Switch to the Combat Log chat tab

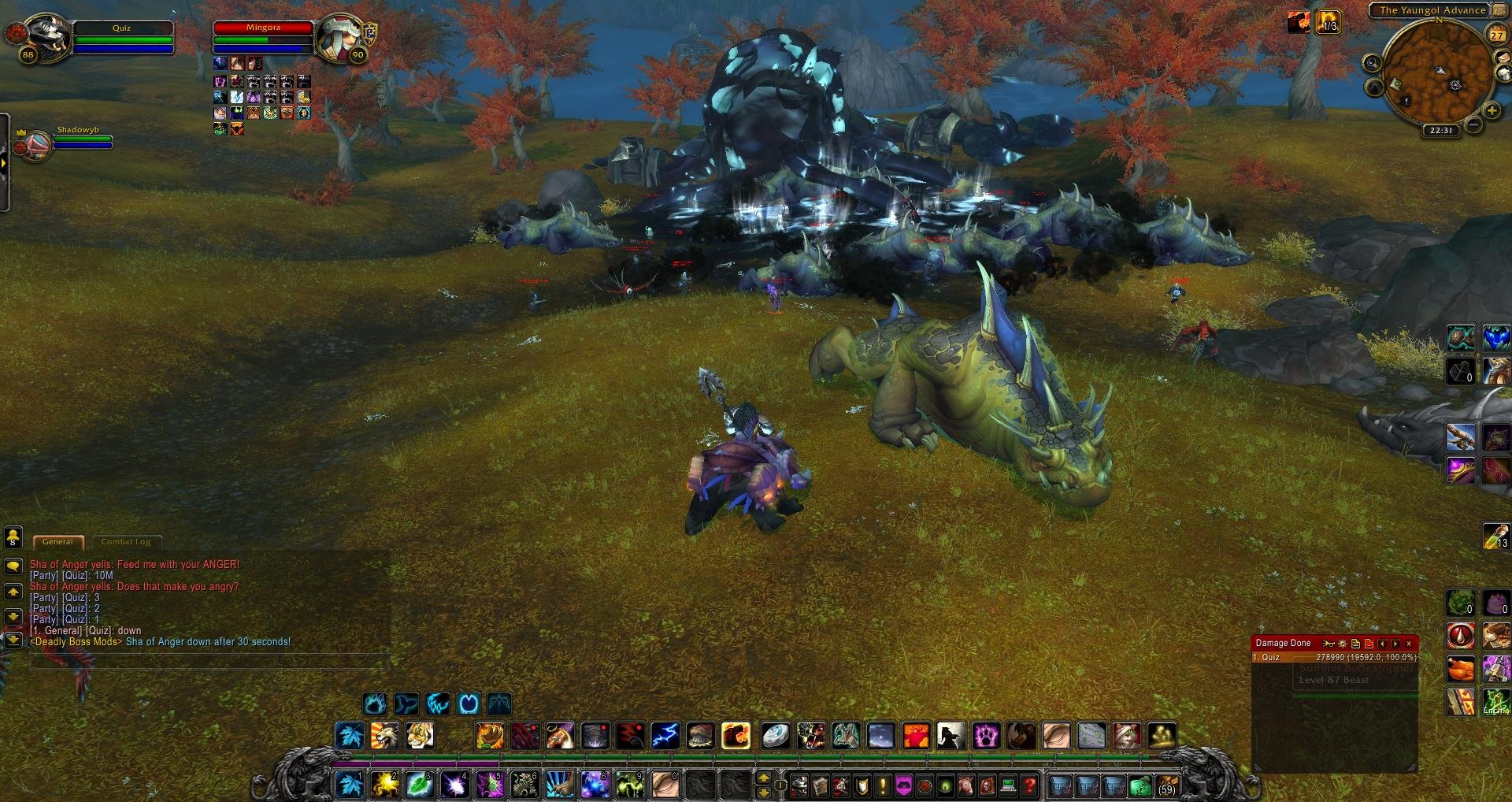126,542
